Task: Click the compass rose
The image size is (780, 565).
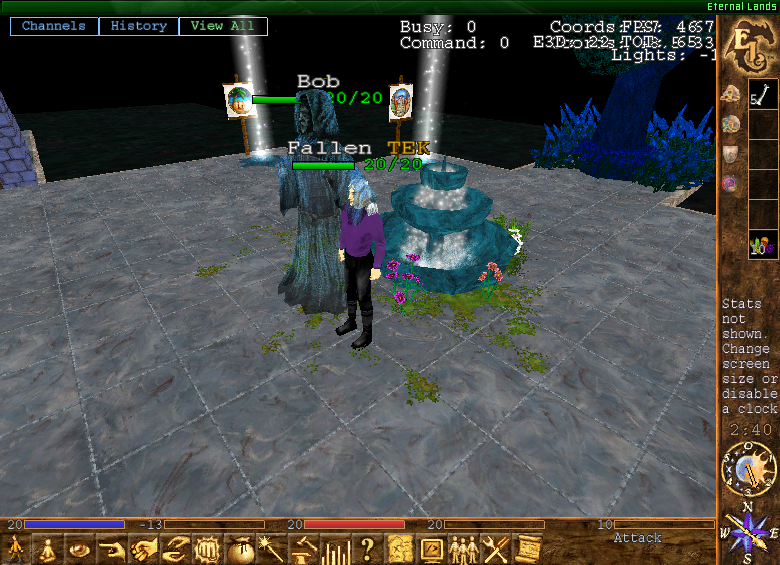Action: click(743, 532)
